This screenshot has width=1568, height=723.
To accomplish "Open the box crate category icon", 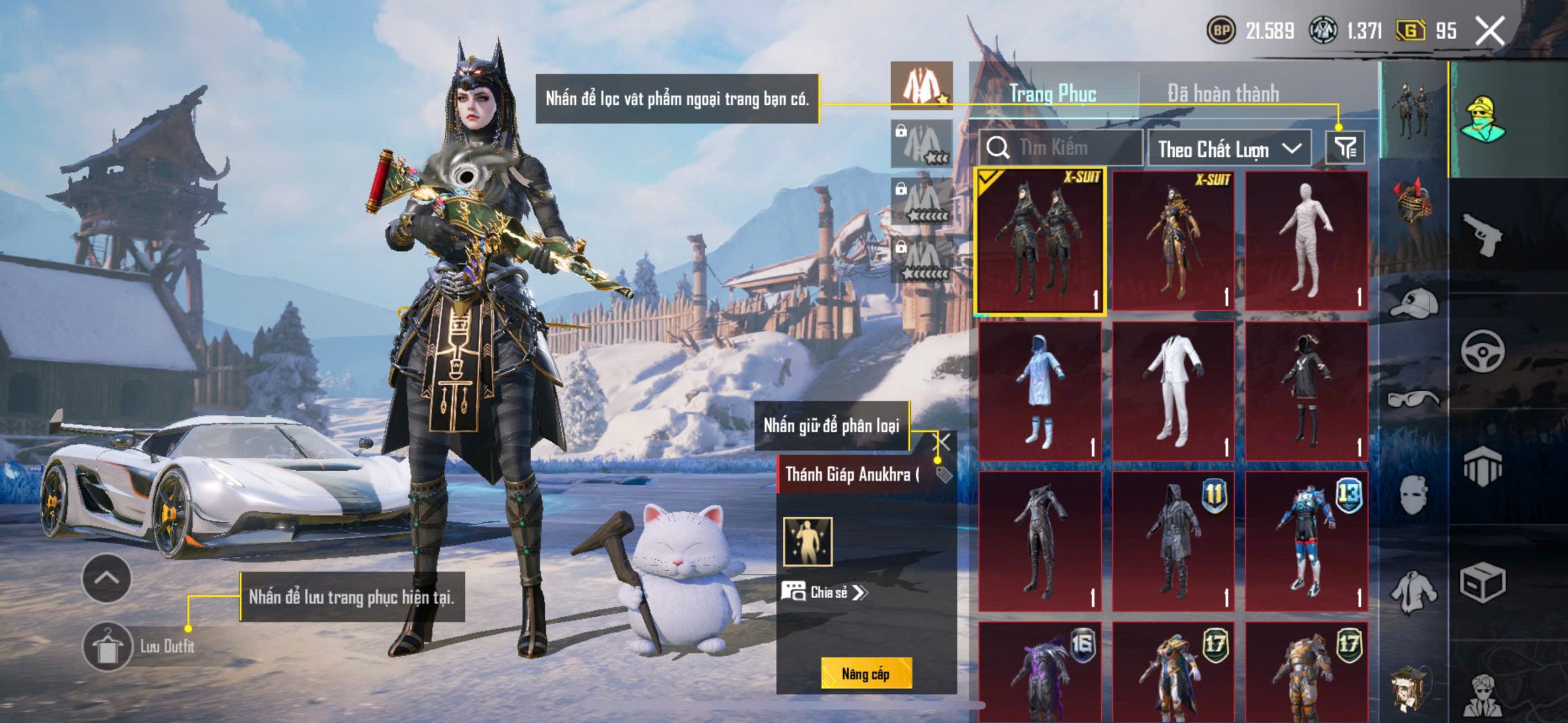I will click(1483, 582).
